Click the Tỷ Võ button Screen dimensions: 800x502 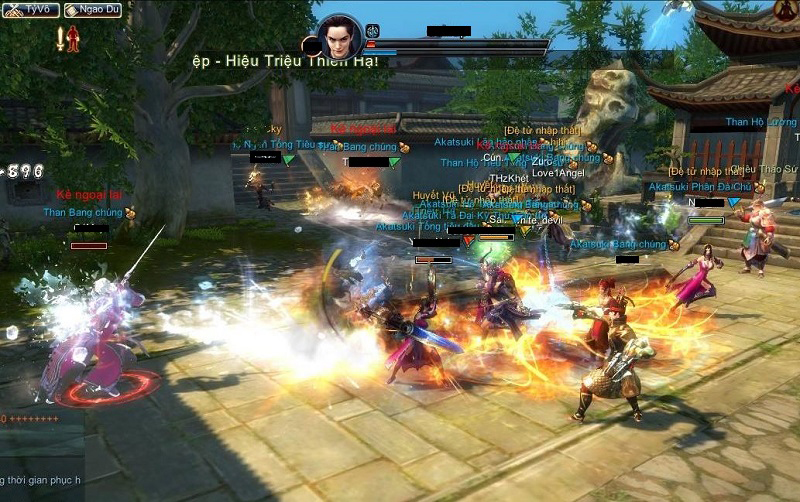(30, 10)
